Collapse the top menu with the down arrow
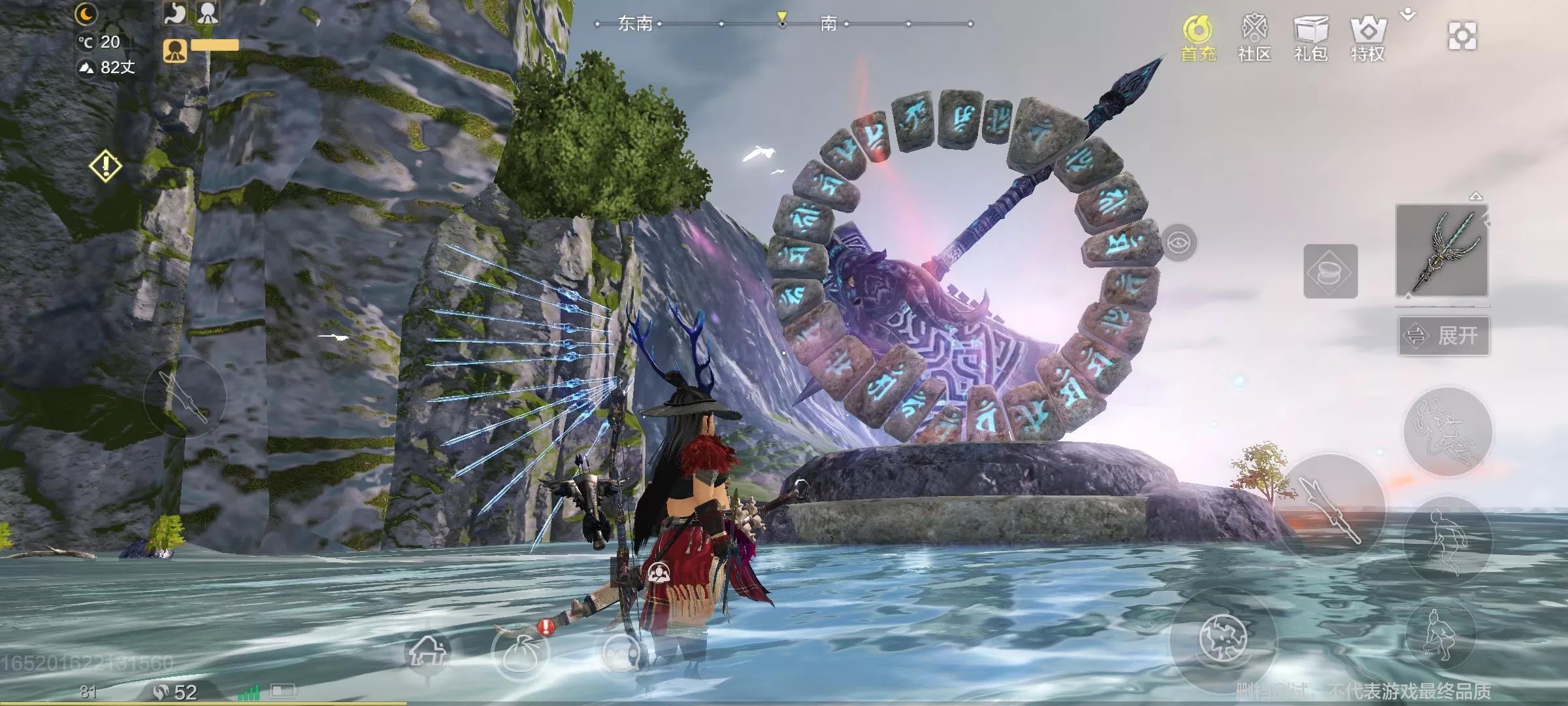This screenshot has width=1568, height=706. (1409, 14)
